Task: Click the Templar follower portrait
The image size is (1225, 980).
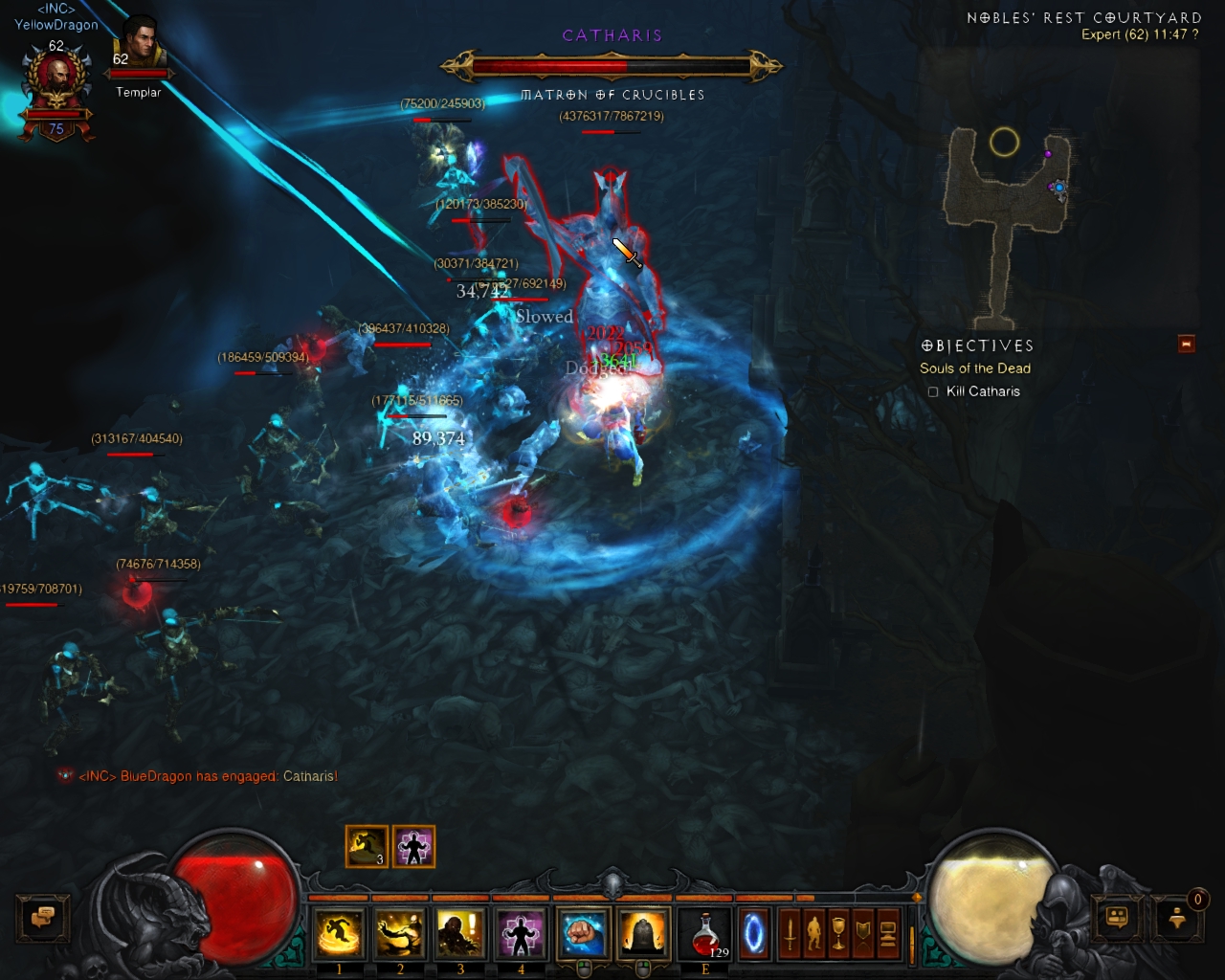Action: coord(138,48)
